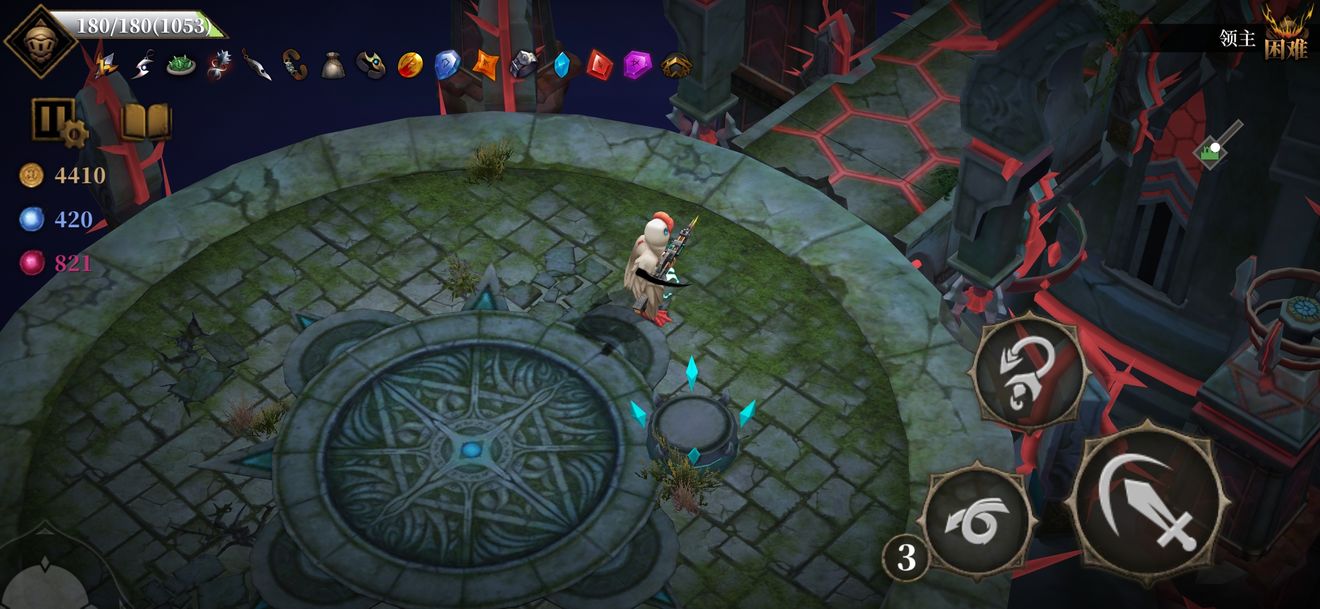Inspect the purple pentagon gem relic
Screen dimensions: 1320x609
[x=637, y=65]
